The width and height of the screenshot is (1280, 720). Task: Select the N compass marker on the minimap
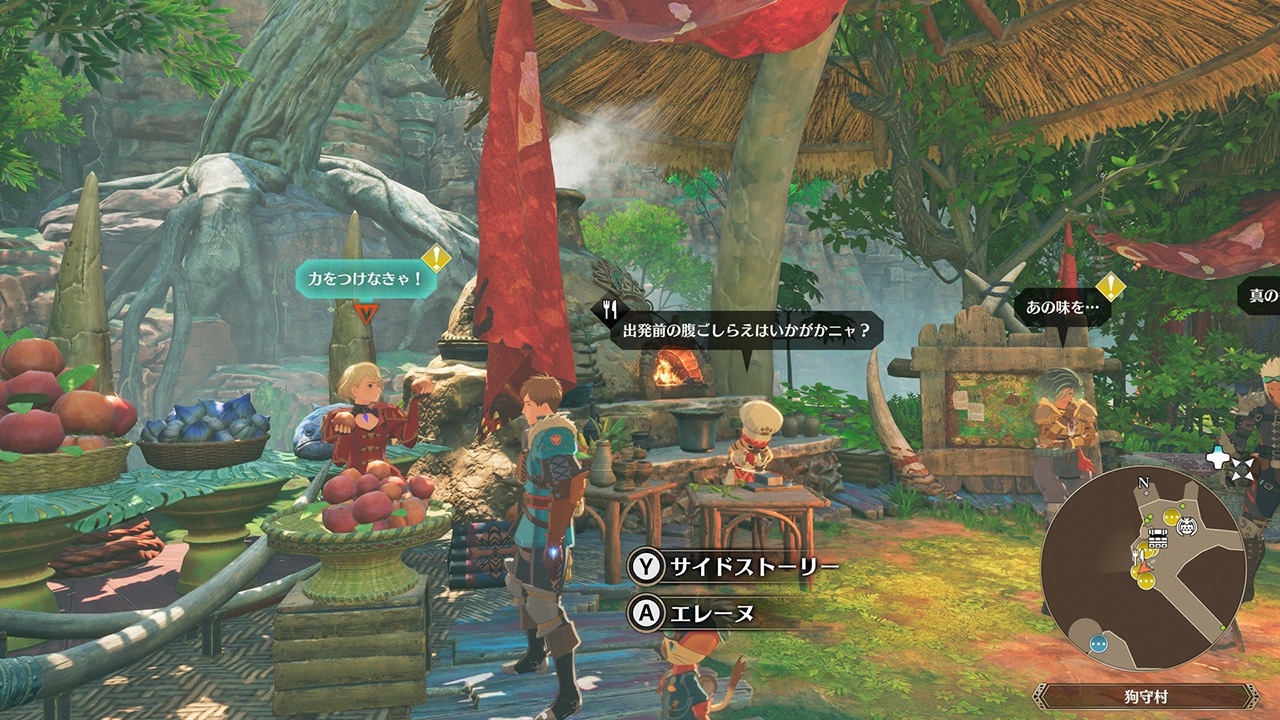1143,482
